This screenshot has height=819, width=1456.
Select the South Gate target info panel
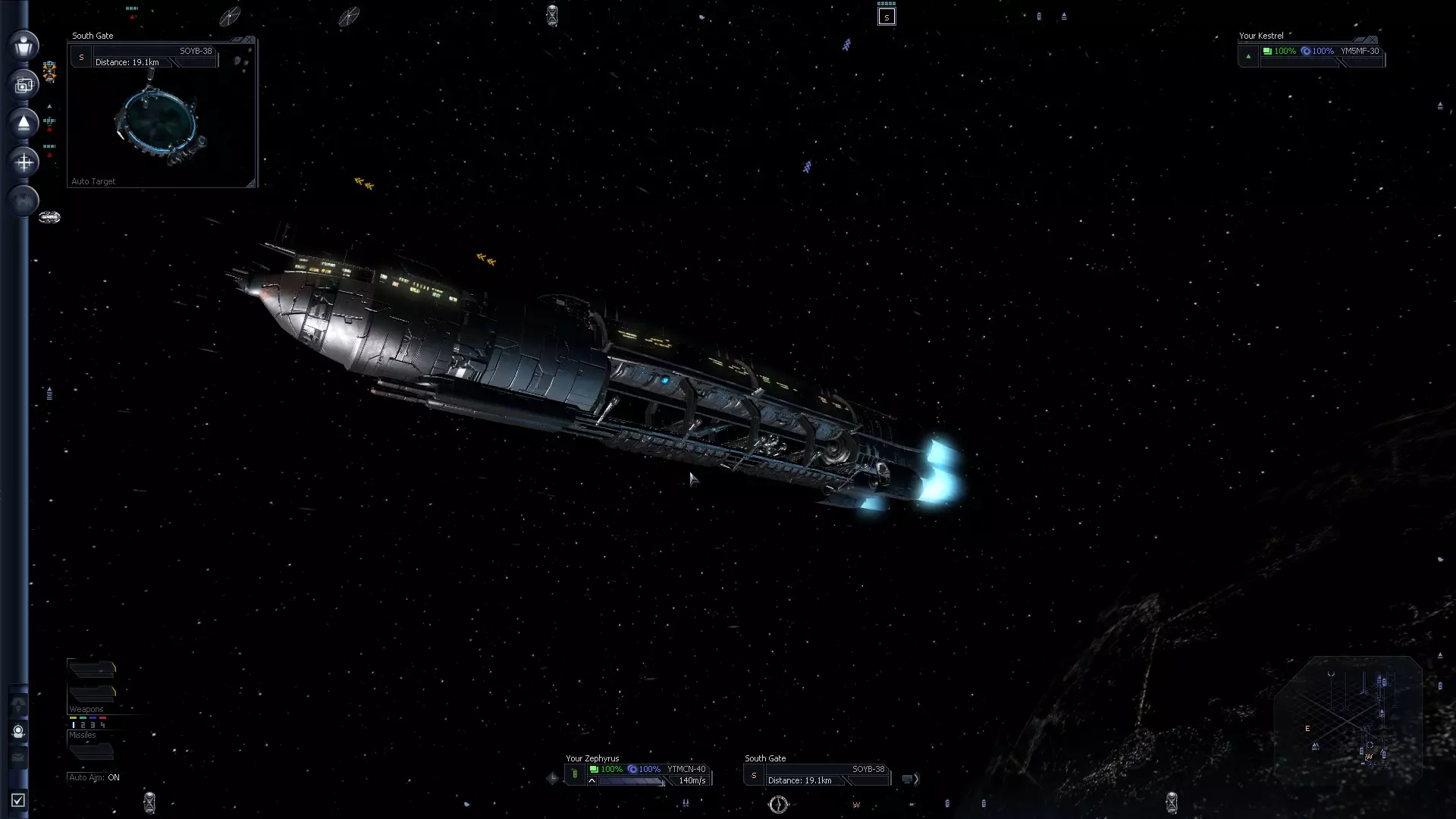(x=817, y=775)
